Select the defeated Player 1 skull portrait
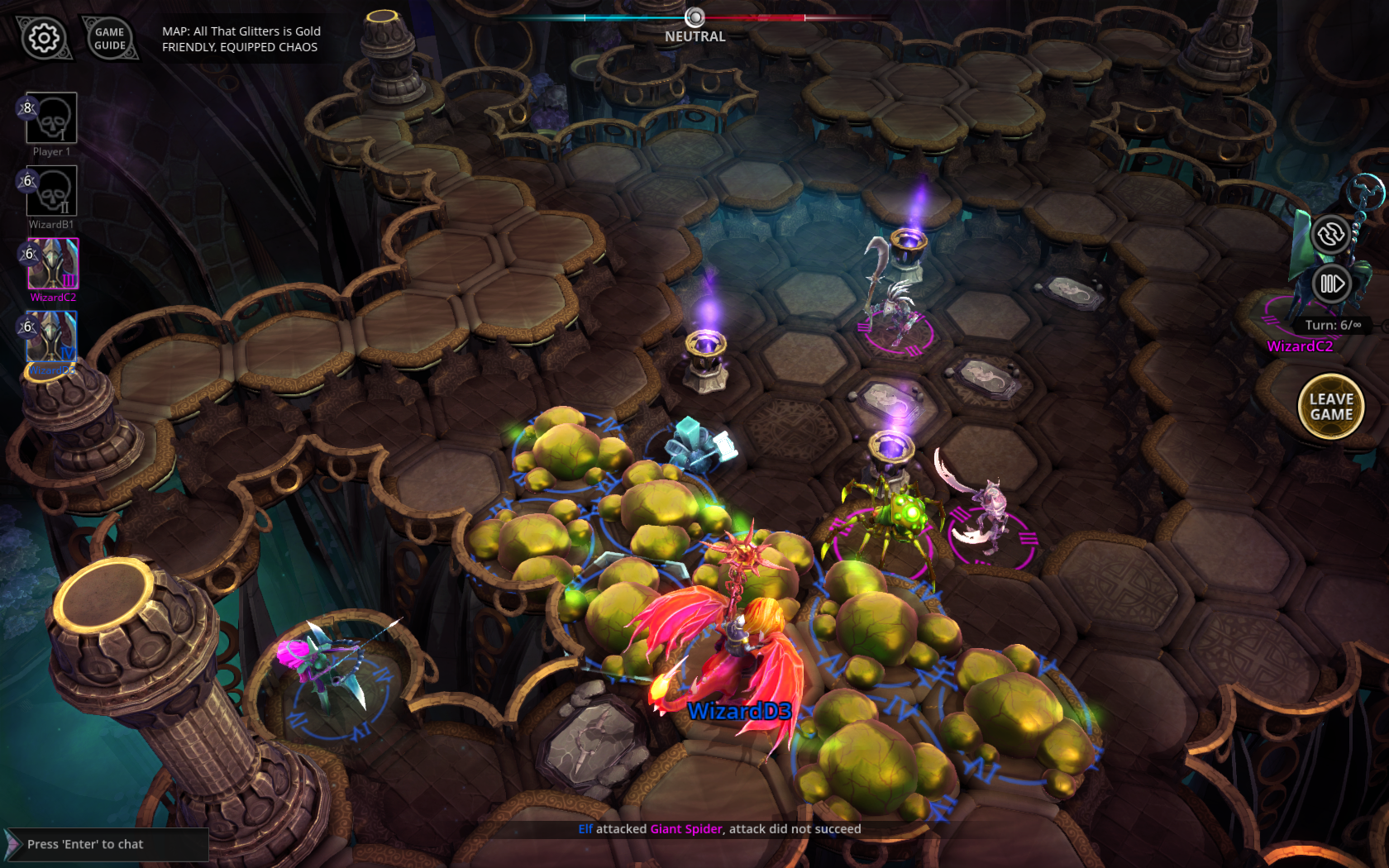1389x868 pixels. click(51, 117)
